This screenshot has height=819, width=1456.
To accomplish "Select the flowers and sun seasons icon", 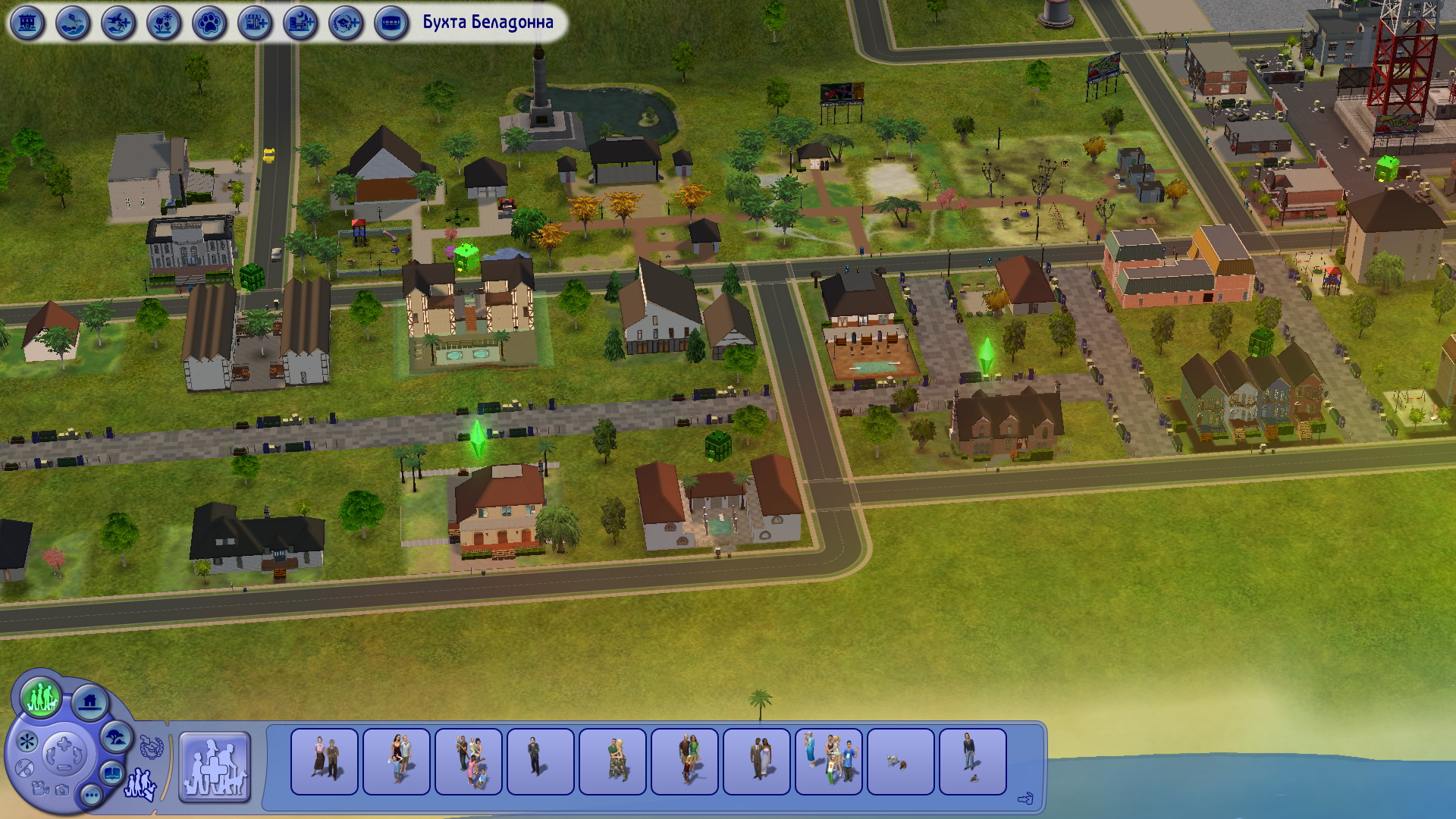I will coord(164,24).
